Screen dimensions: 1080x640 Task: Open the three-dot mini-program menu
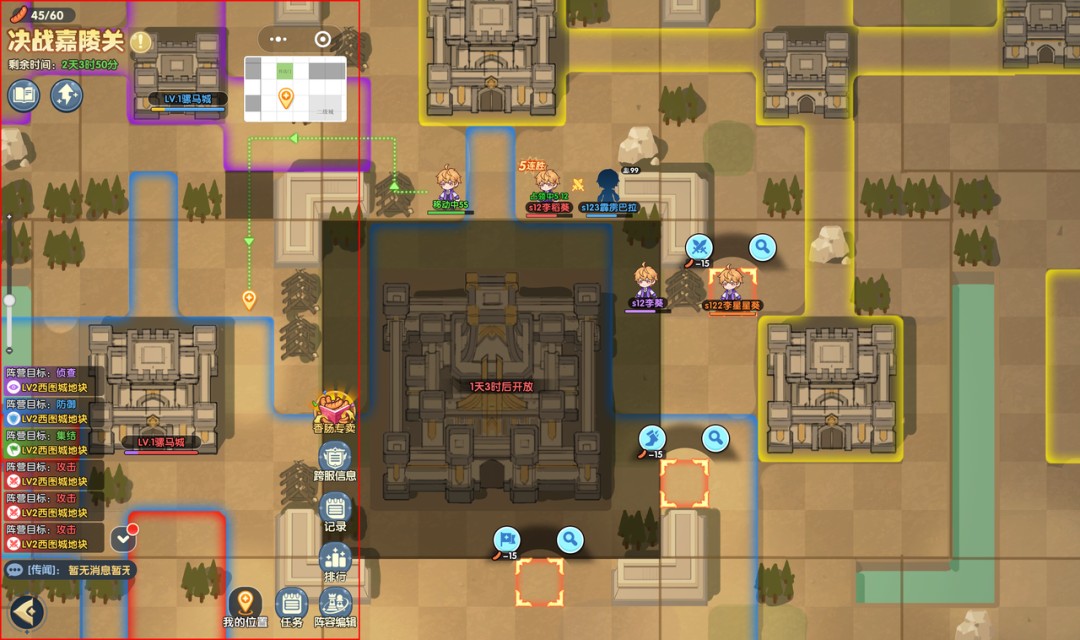click(x=281, y=39)
